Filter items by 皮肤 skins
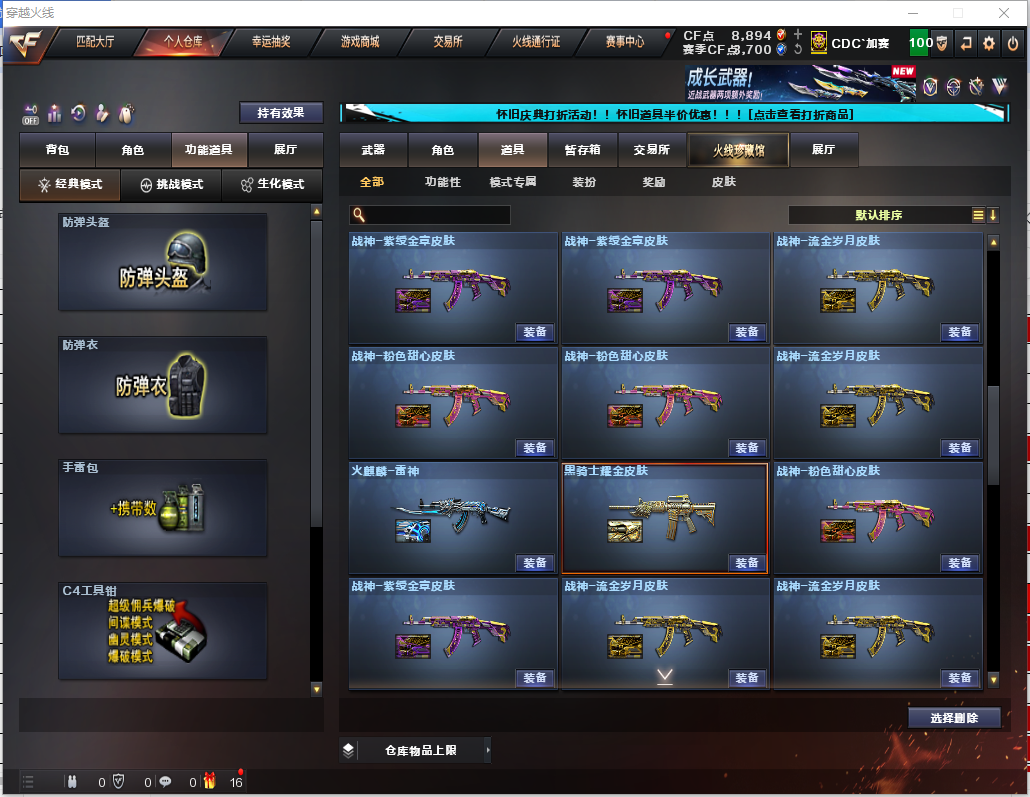 [x=723, y=182]
